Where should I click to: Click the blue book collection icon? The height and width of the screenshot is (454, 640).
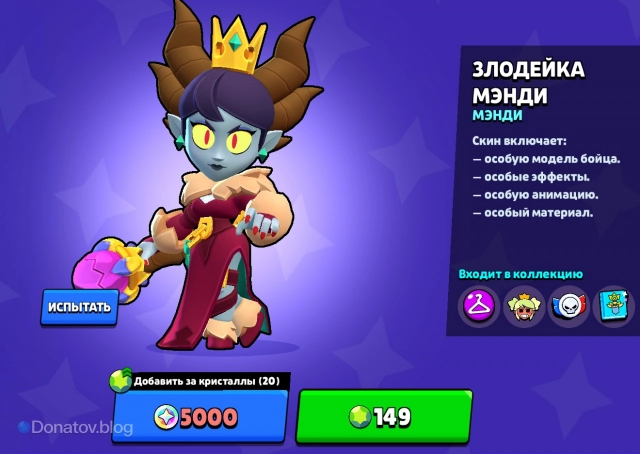point(613,305)
